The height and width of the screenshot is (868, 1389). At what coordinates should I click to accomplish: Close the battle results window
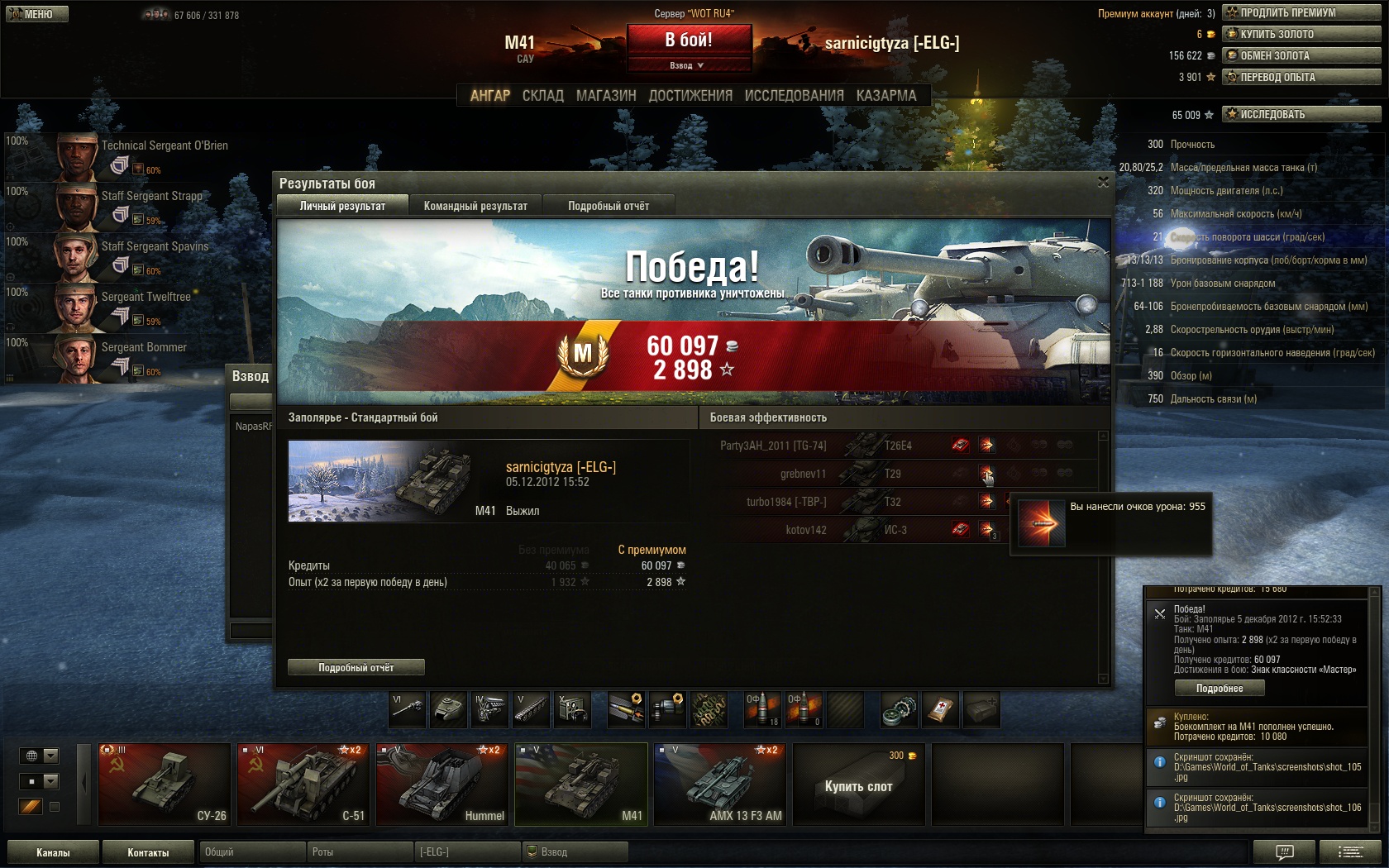(1103, 182)
